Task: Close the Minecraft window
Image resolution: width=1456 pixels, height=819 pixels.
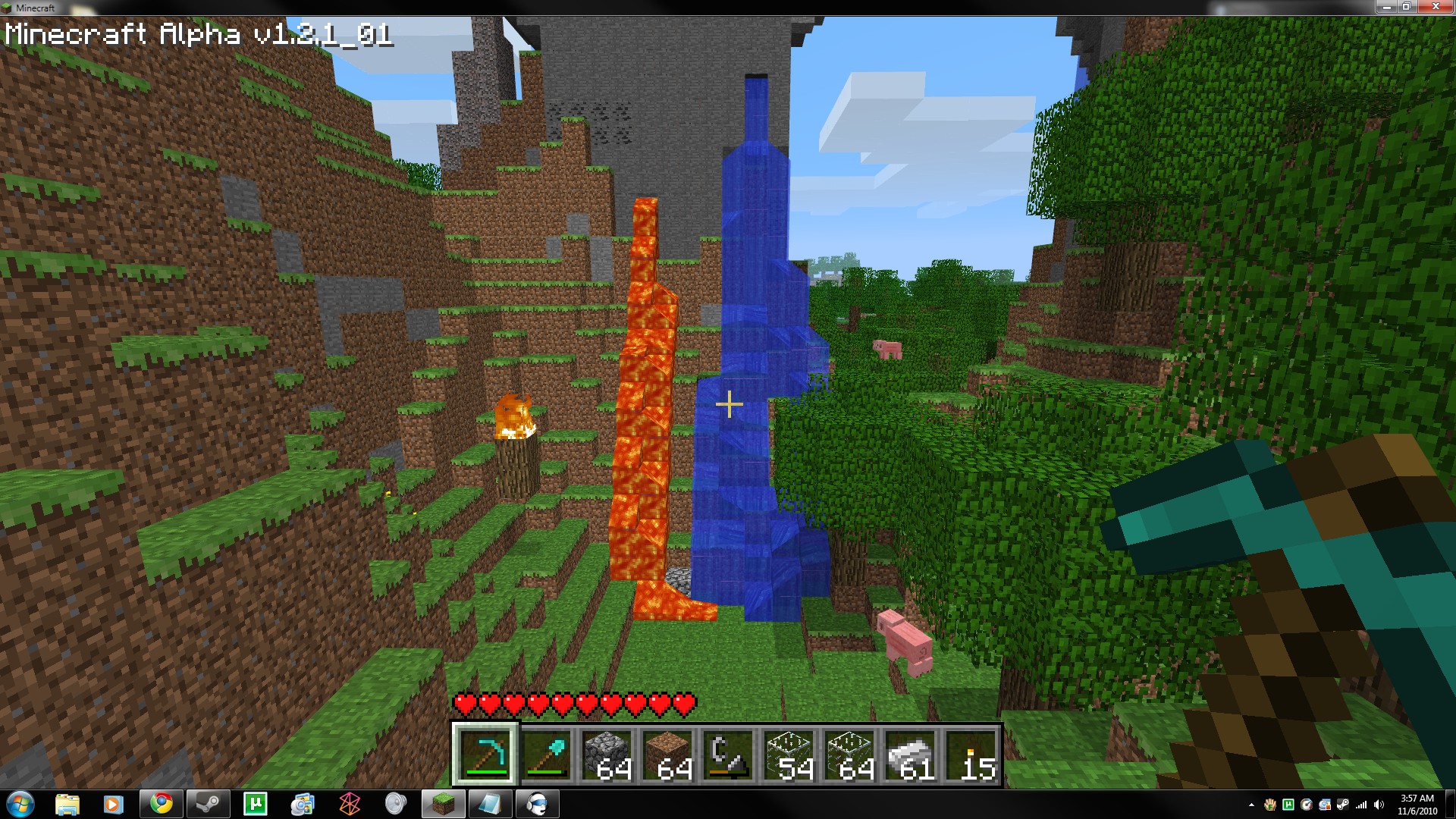Action: (1435, 7)
